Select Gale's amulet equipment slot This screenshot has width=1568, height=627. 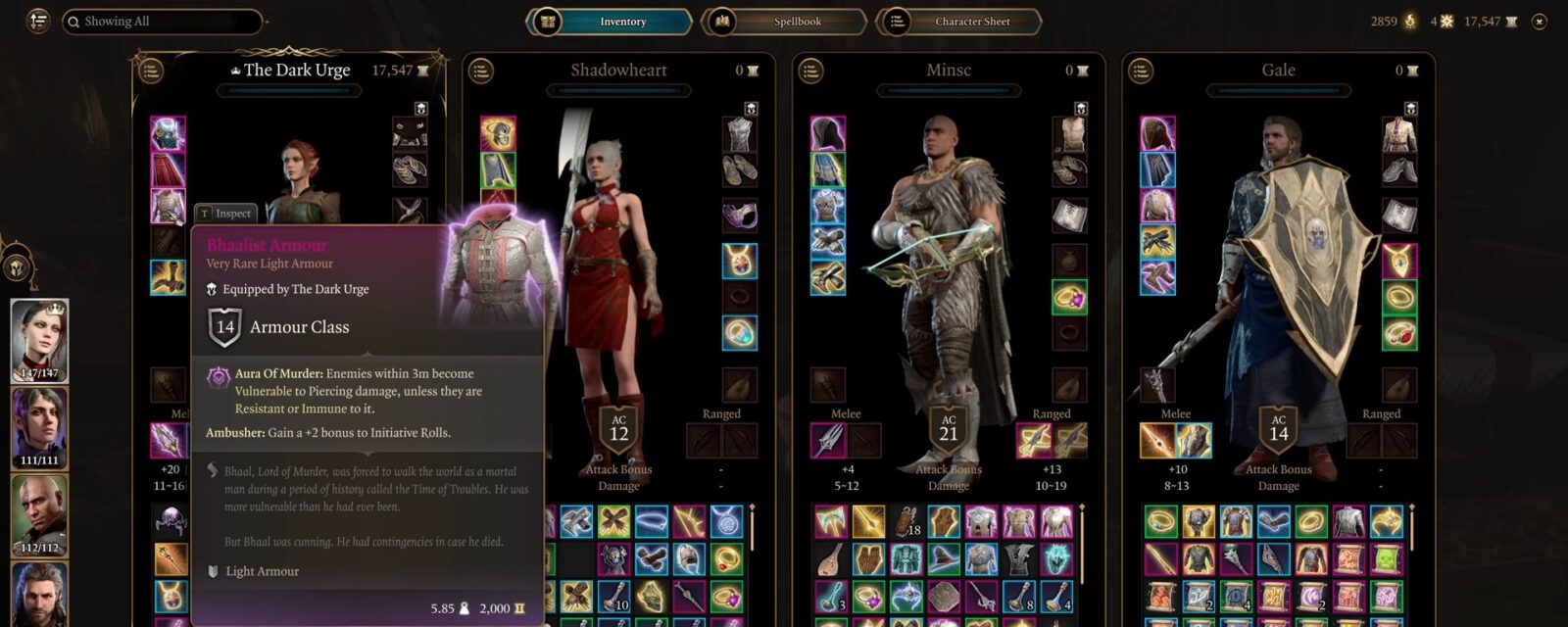tap(1398, 260)
